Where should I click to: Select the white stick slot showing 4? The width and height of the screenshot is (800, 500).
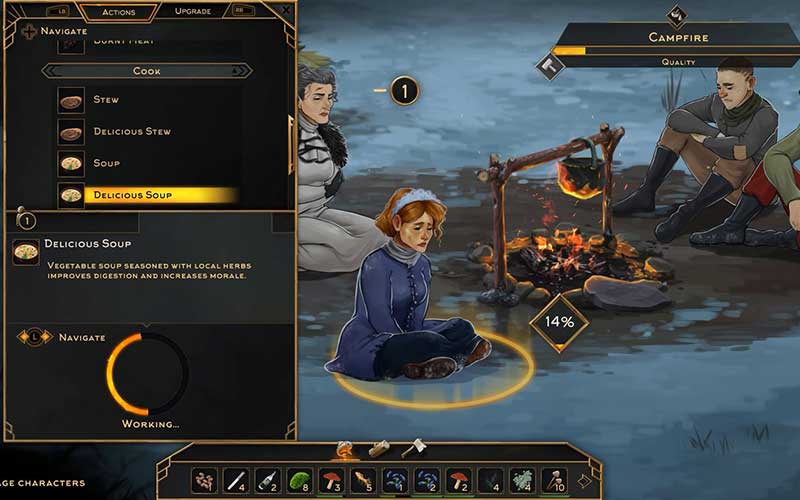235,481
